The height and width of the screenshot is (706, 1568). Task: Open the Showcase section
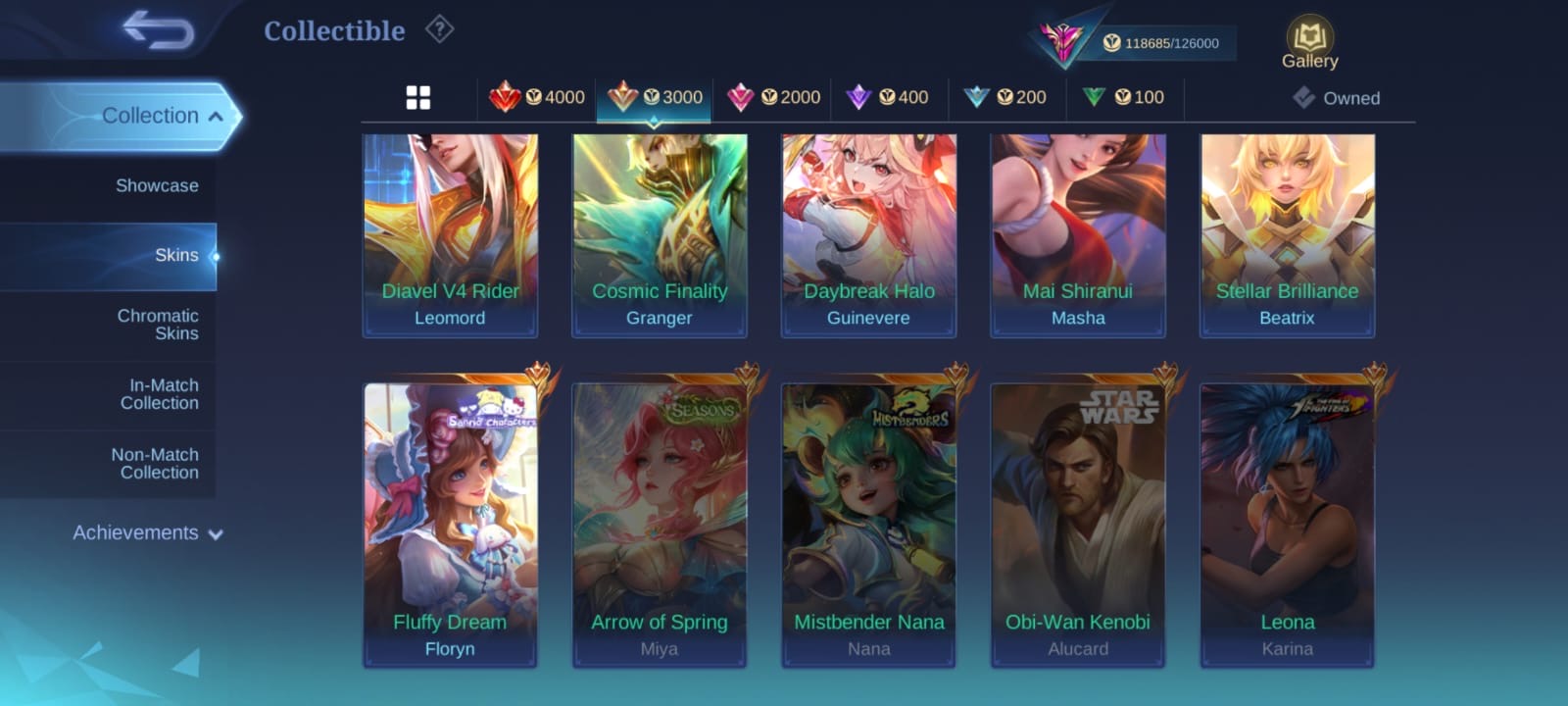pyautogui.click(x=157, y=185)
